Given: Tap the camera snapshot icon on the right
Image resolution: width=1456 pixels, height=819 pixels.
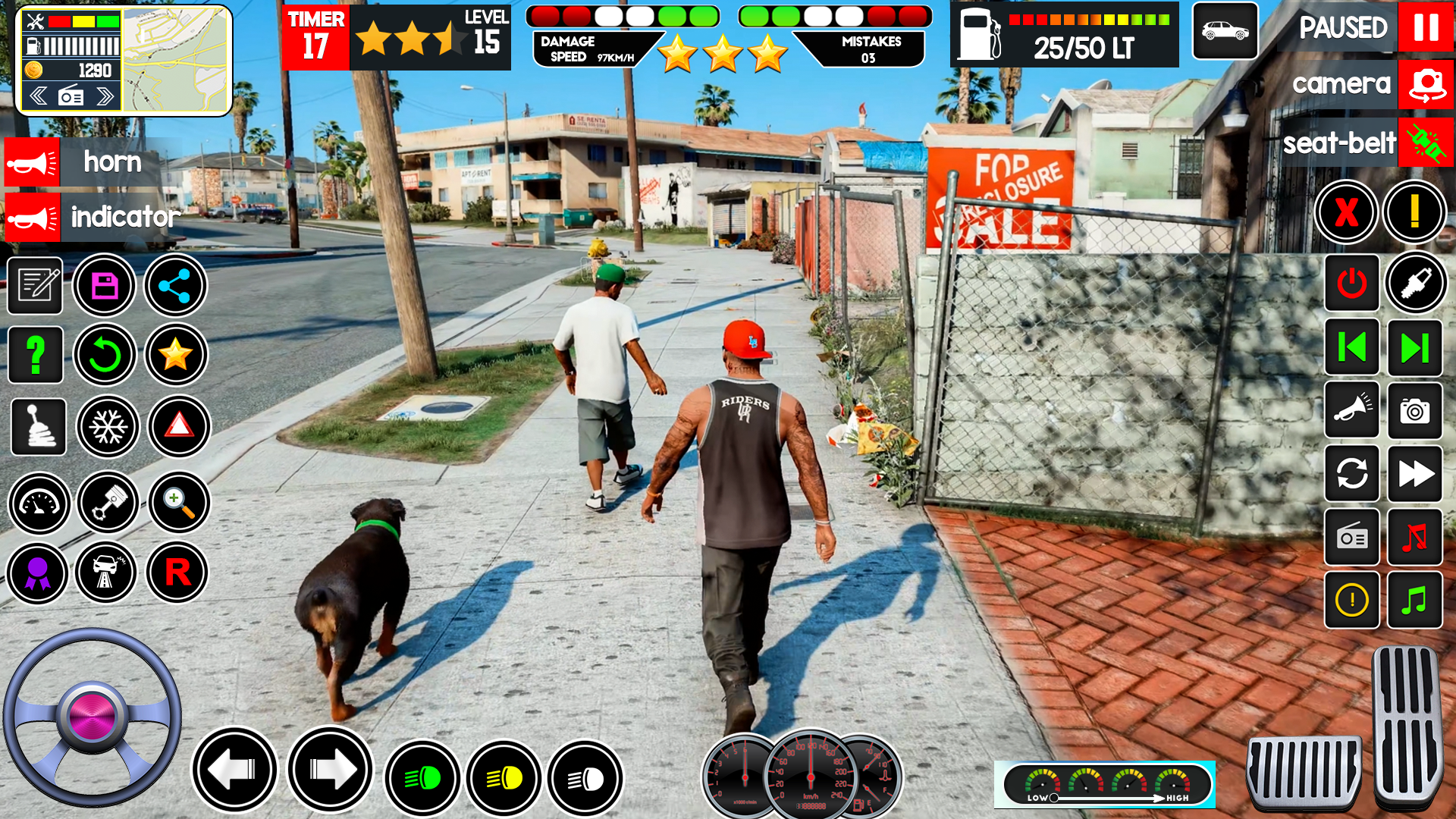Looking at the screenshot, I should 1417,412.
